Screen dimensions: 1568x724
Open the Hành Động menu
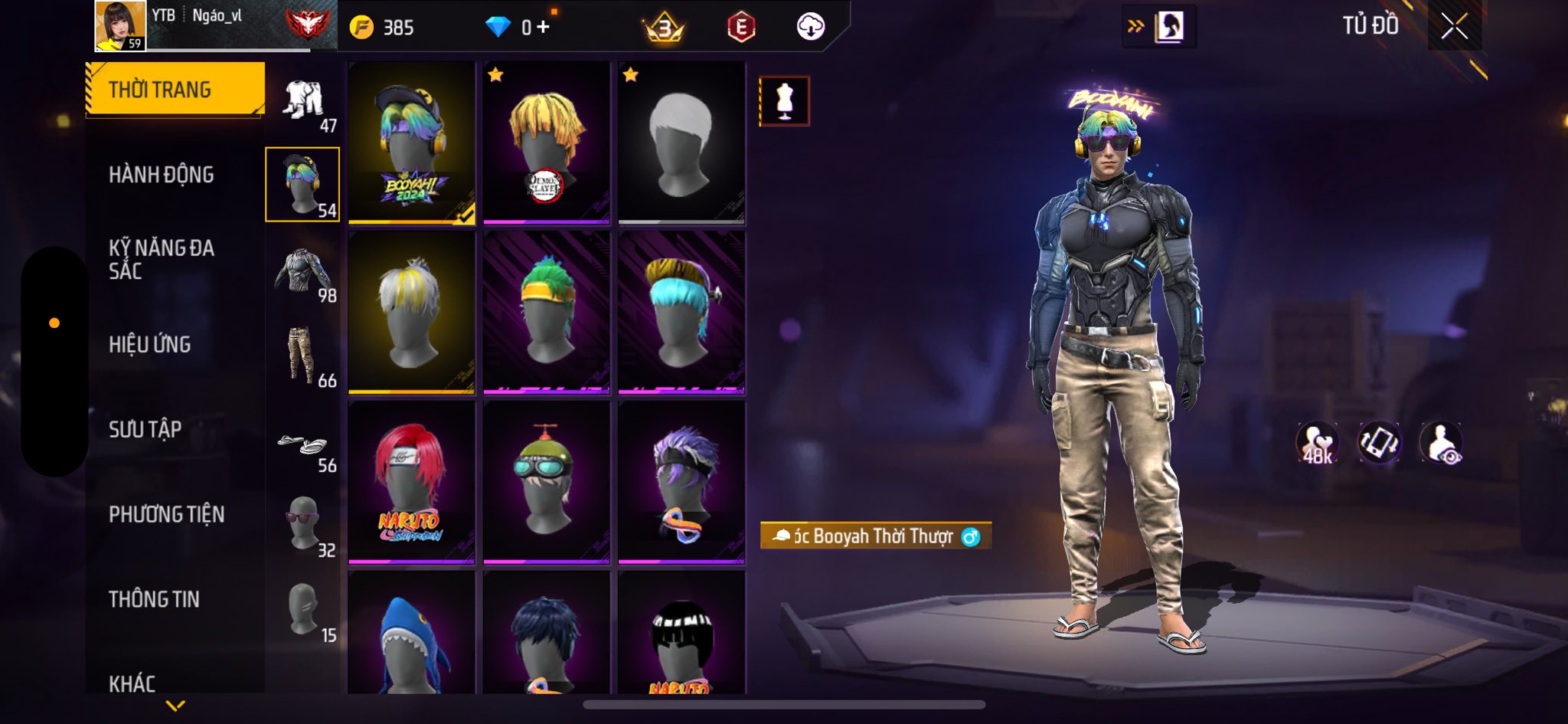tap(161, 175)
